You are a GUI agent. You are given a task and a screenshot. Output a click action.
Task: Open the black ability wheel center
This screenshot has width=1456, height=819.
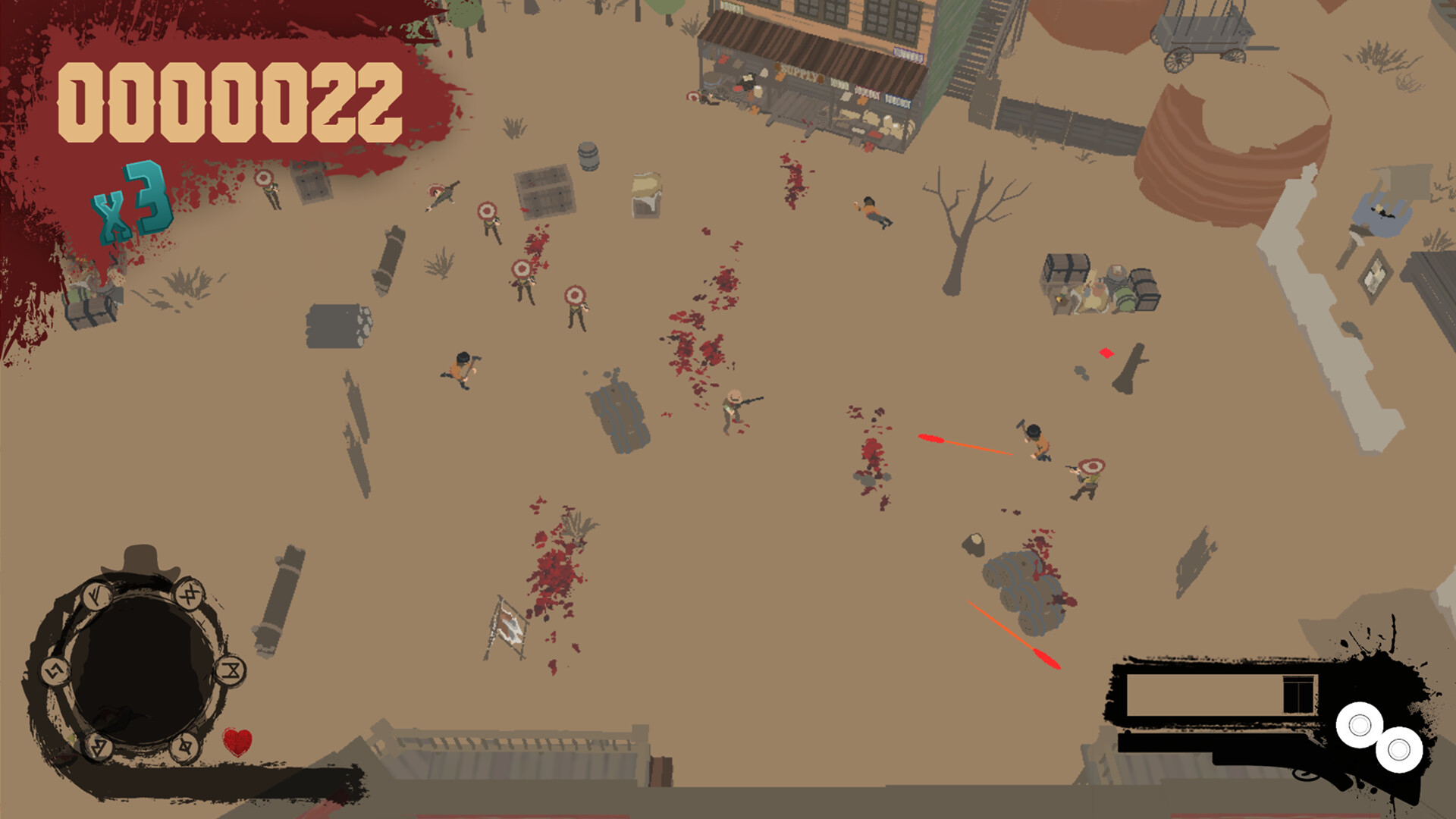[143, 664]
